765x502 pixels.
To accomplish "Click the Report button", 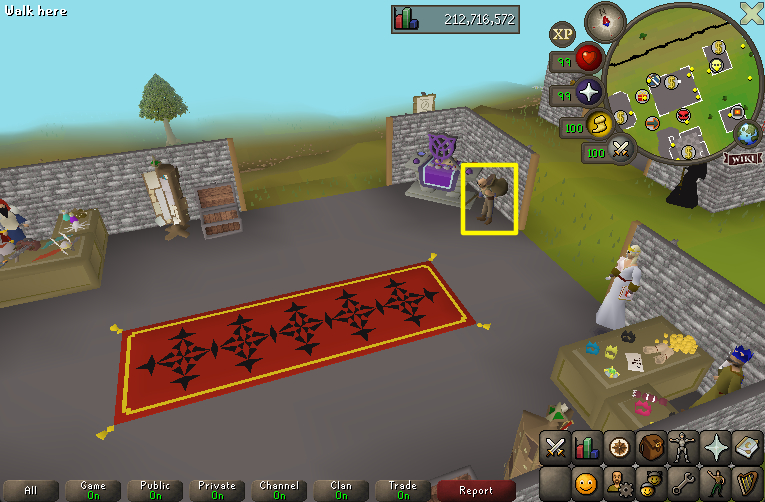I will (476, 490).
